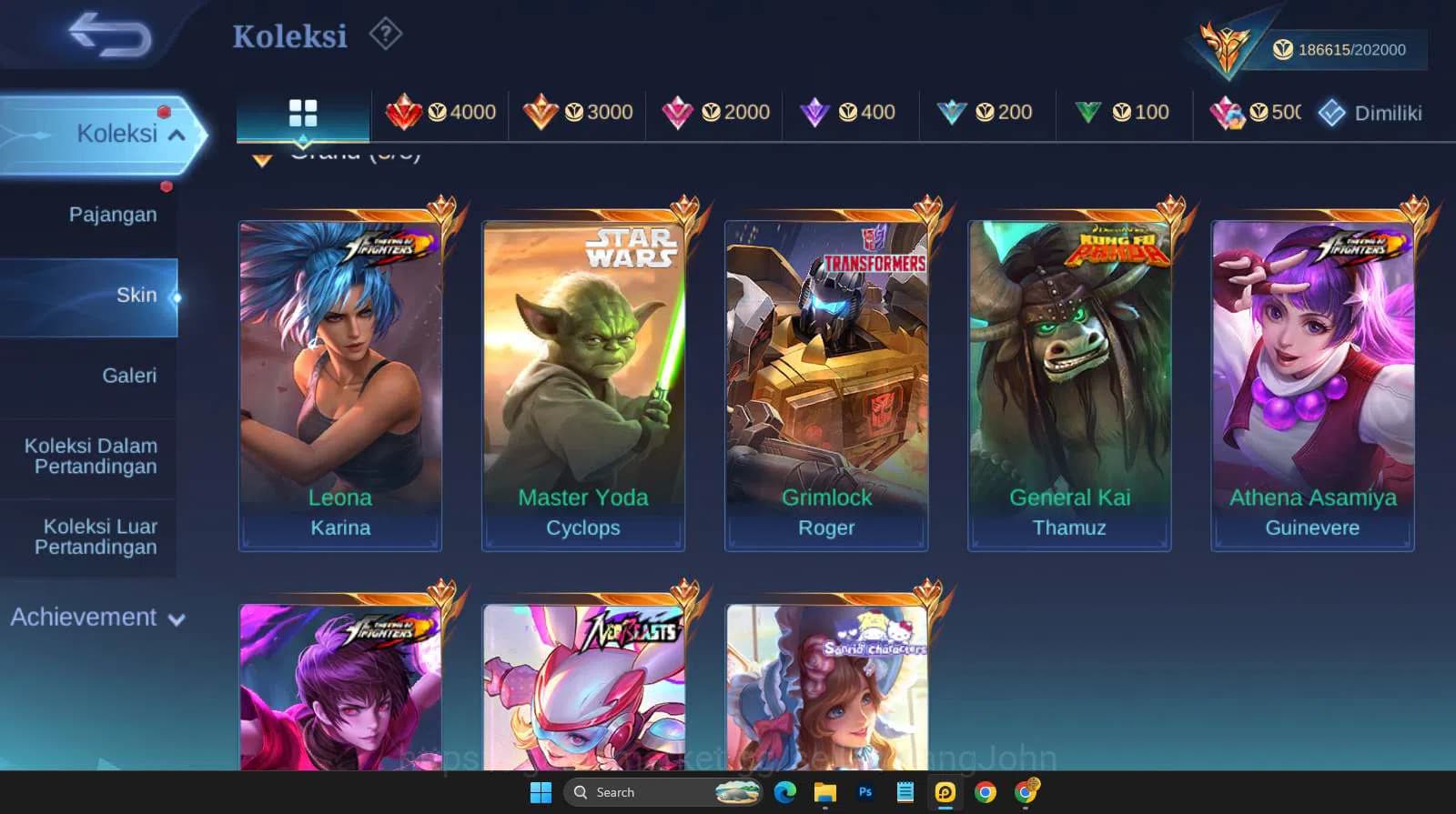
Task: Switch to the Pajangan tab
Action: coord(113,214)
